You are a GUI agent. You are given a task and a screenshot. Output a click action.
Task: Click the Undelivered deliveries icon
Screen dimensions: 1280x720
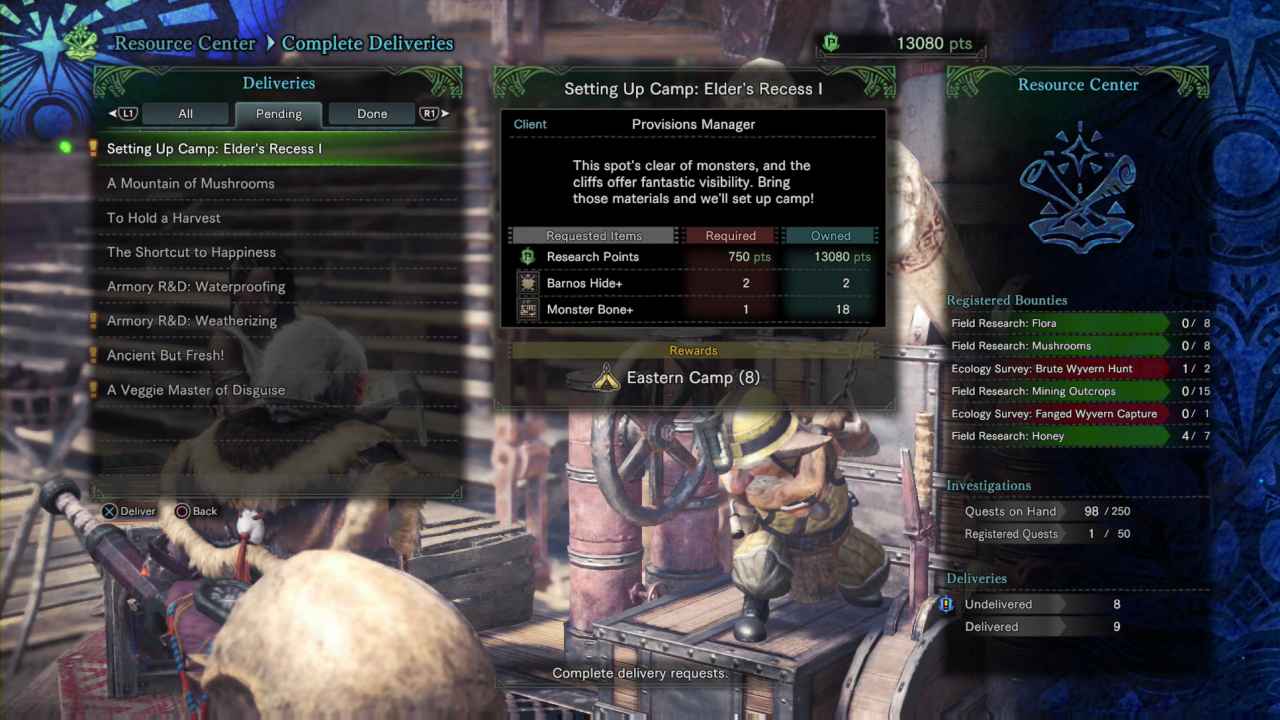(945, 604)
